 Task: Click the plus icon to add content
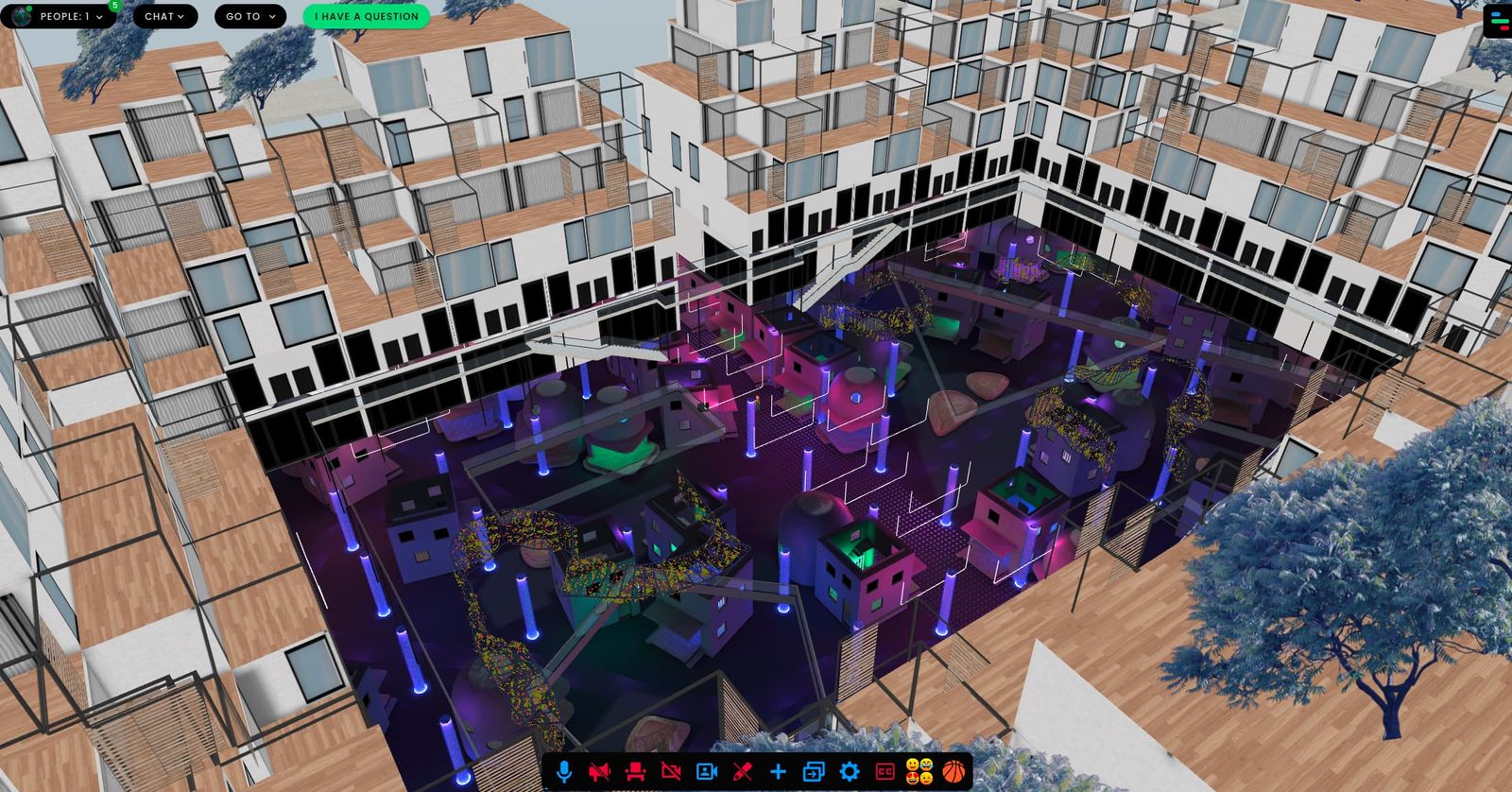tap(777, 771)
